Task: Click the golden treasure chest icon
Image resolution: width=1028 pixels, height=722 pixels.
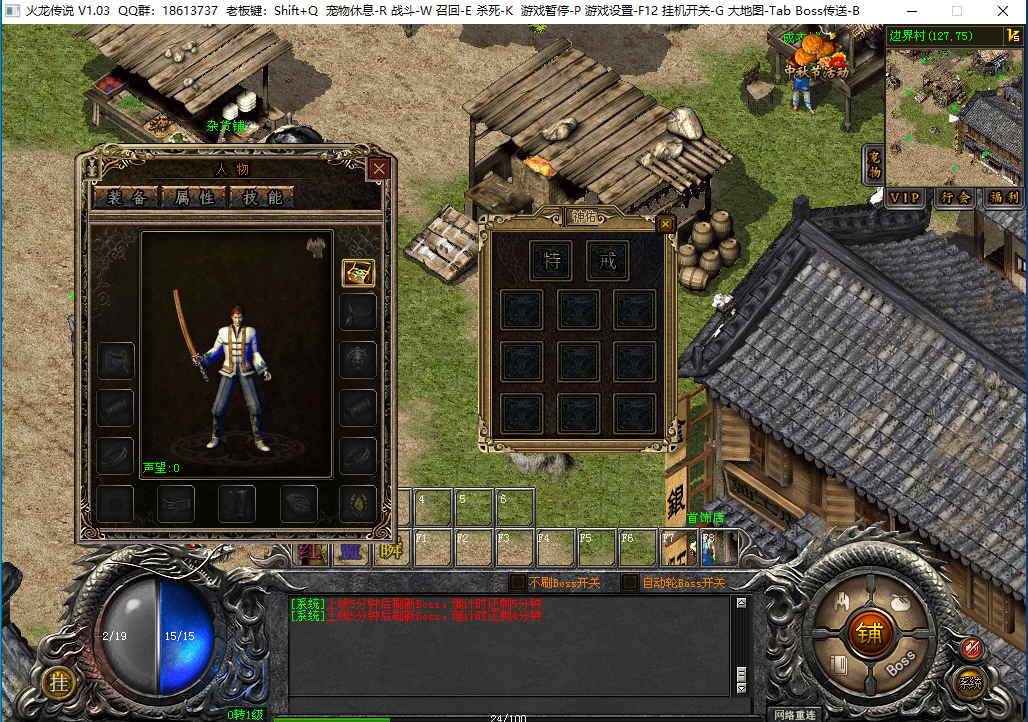Action: pos(358,273)
